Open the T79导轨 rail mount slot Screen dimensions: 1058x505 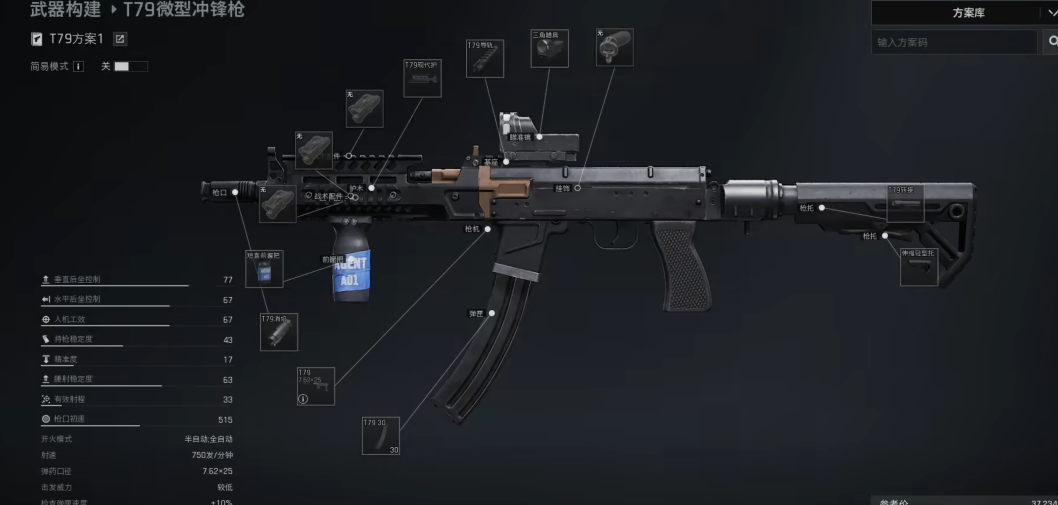tap(485, 58)
